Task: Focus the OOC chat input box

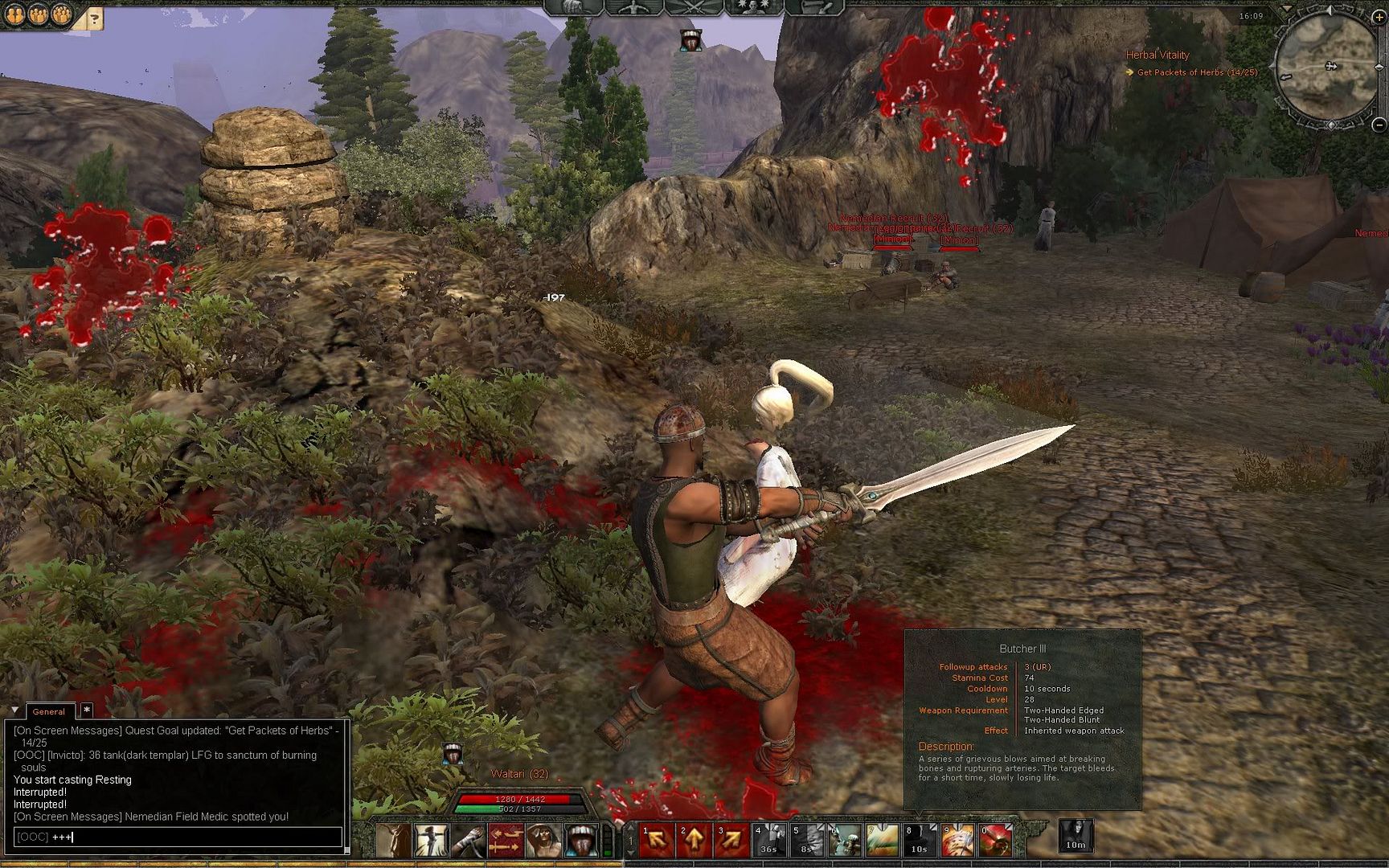Action: pos(177,837)
